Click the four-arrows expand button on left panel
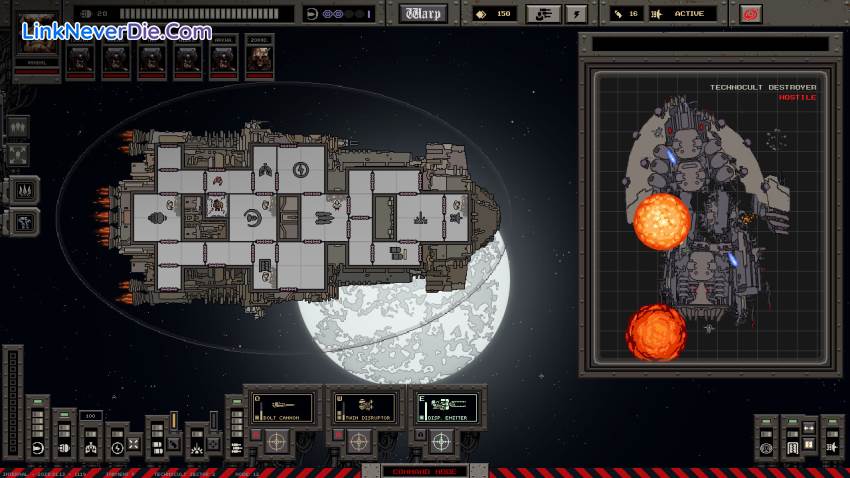This screenshot has width=850, height=478. tap(19, 154)
